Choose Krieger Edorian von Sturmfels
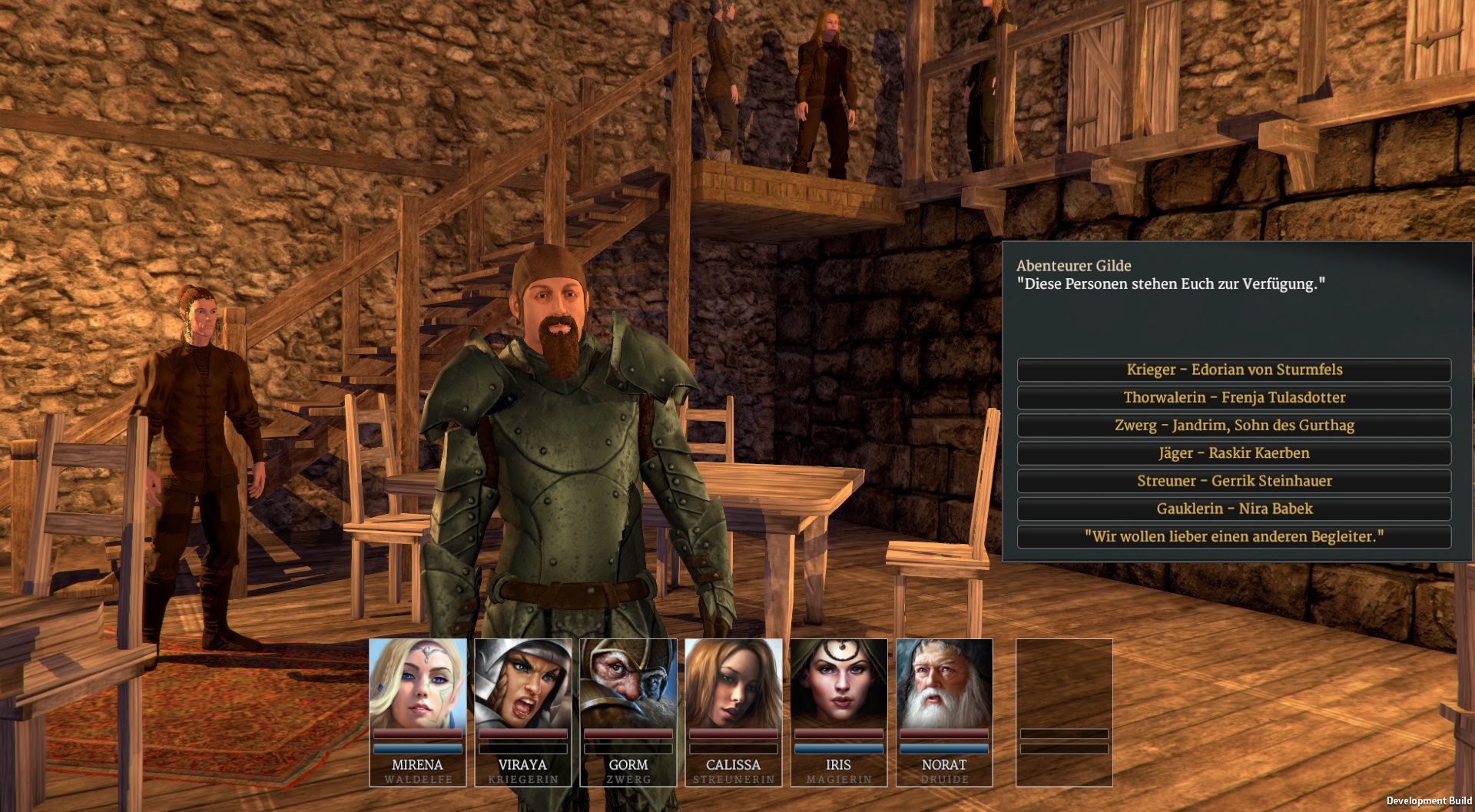The width and height of the screenshot is (1475, 812). 1234,370
